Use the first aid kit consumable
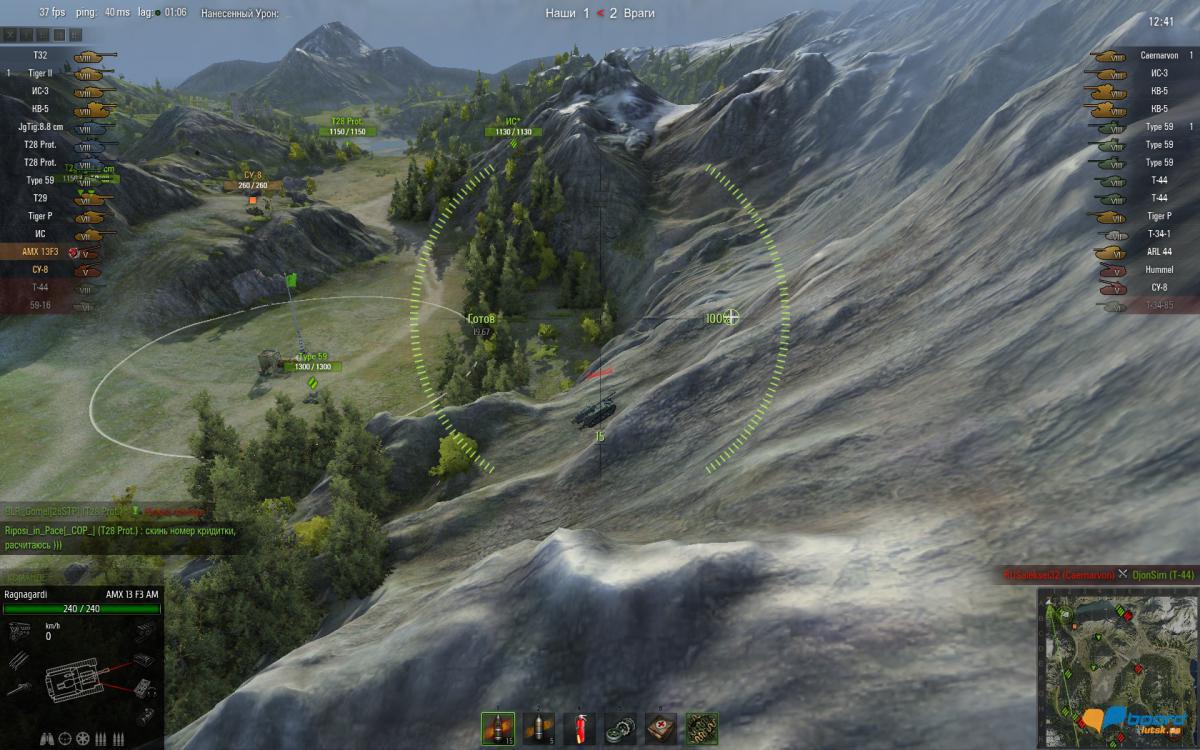The height and width of the screenshot is (750, 1200). tap(661, 728)
